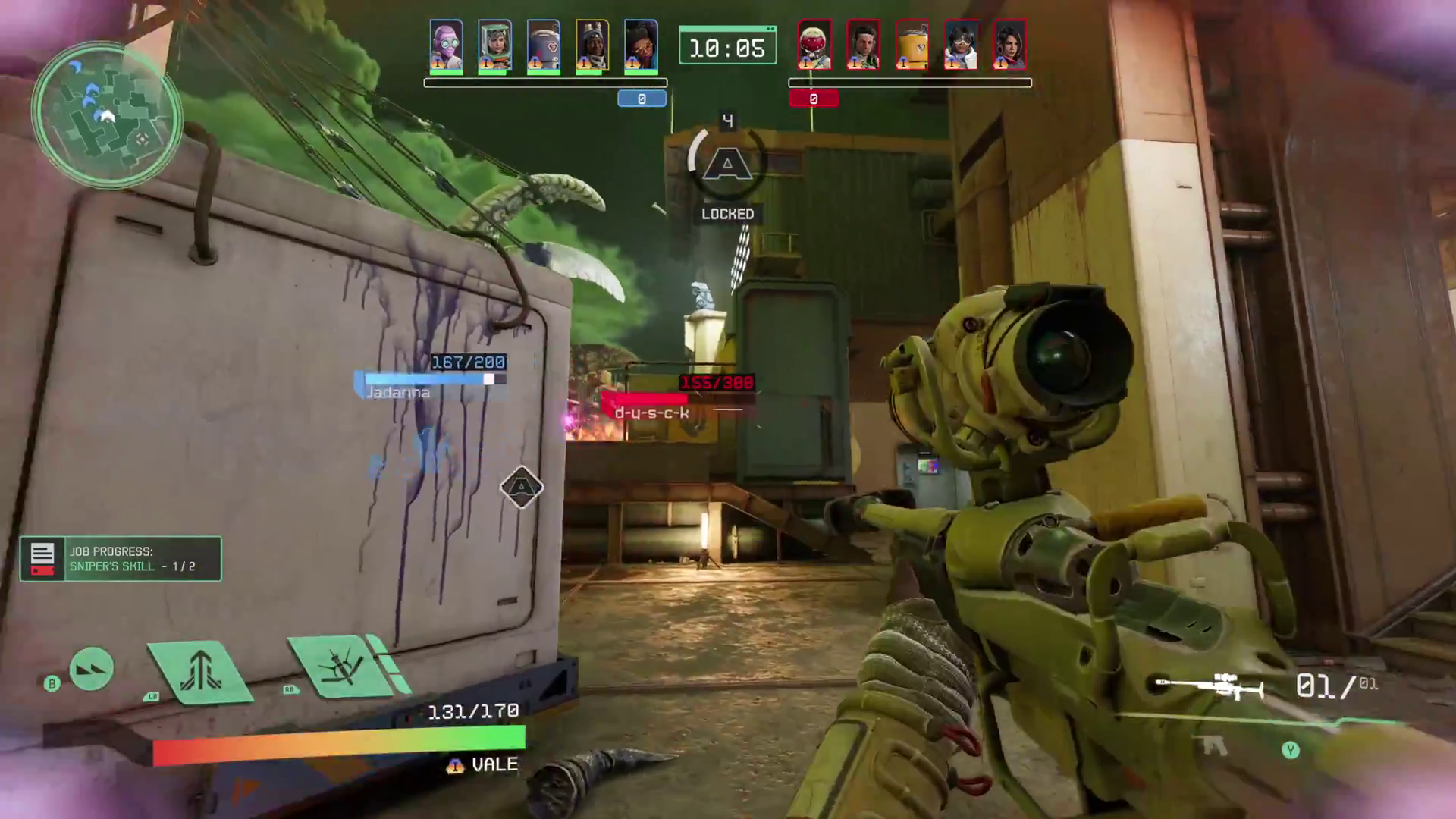Trigger the tripwire trap ability icon
The height and width of the screenshot is (819, 1456).
tap(342, 667)
